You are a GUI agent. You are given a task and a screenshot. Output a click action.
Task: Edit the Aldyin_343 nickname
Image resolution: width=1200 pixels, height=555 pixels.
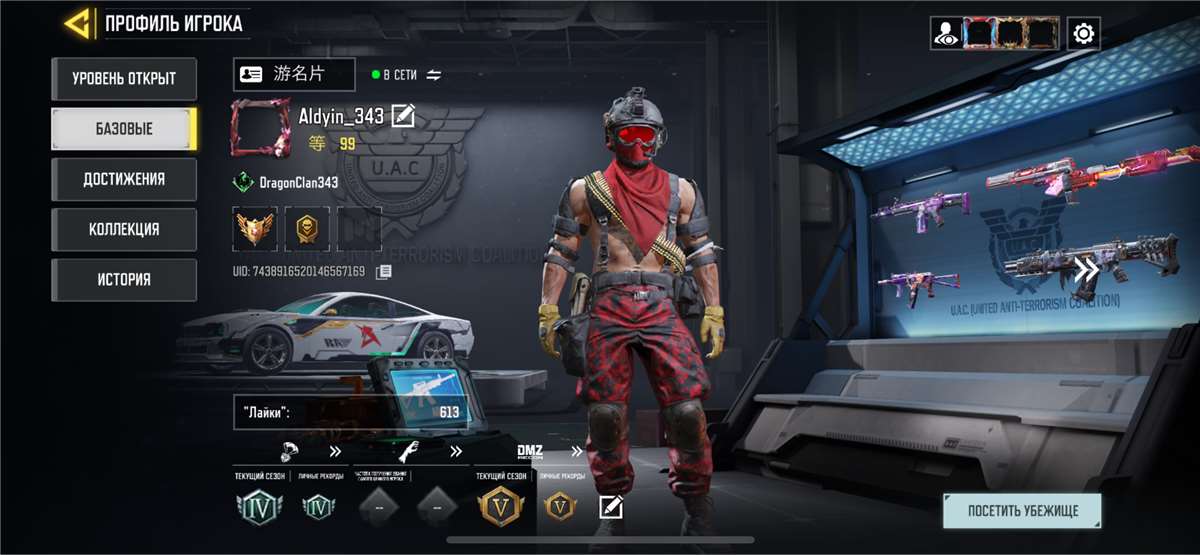click(403, 116)
